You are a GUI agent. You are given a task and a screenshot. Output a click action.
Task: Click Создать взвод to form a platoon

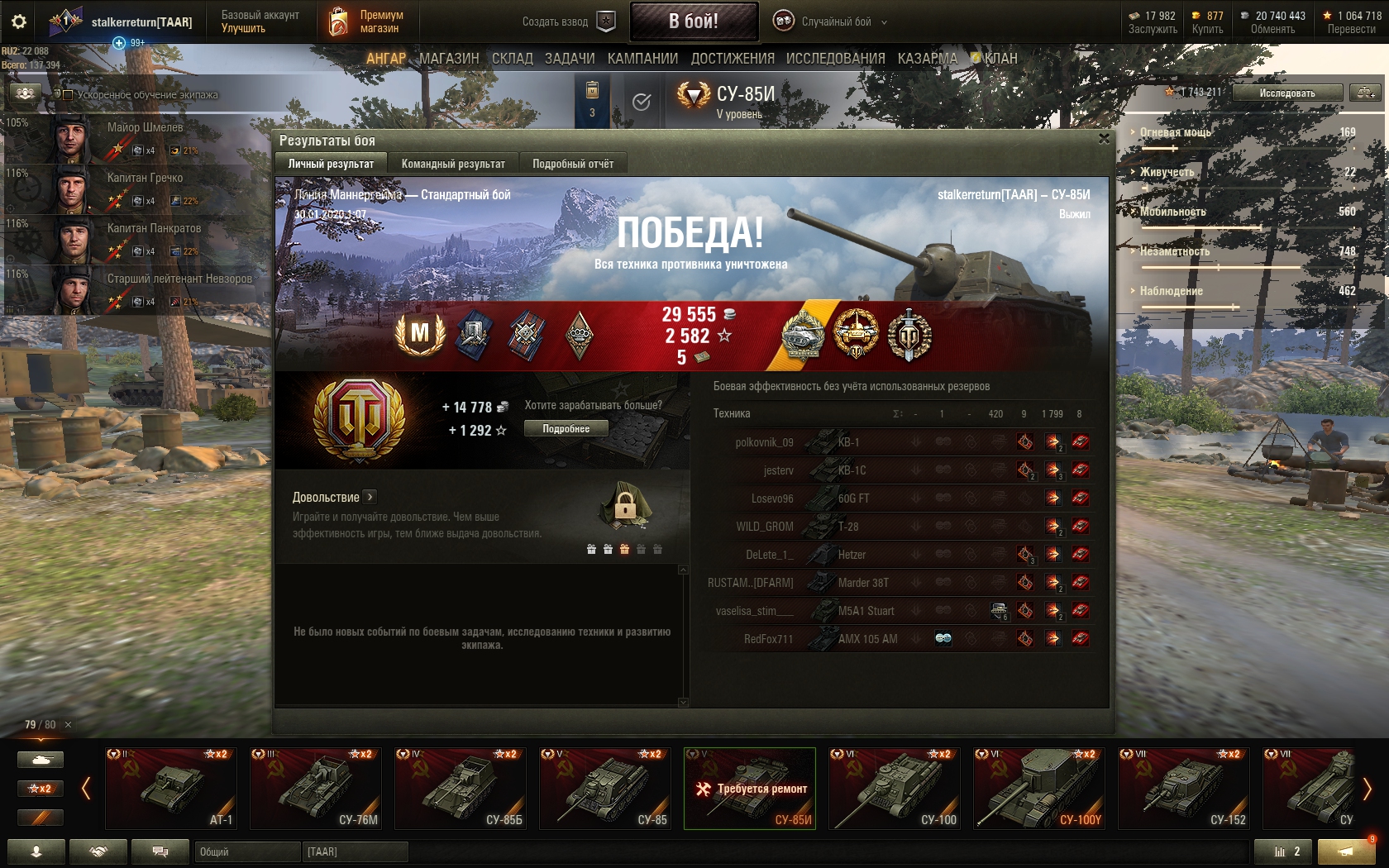pos(568,21)
